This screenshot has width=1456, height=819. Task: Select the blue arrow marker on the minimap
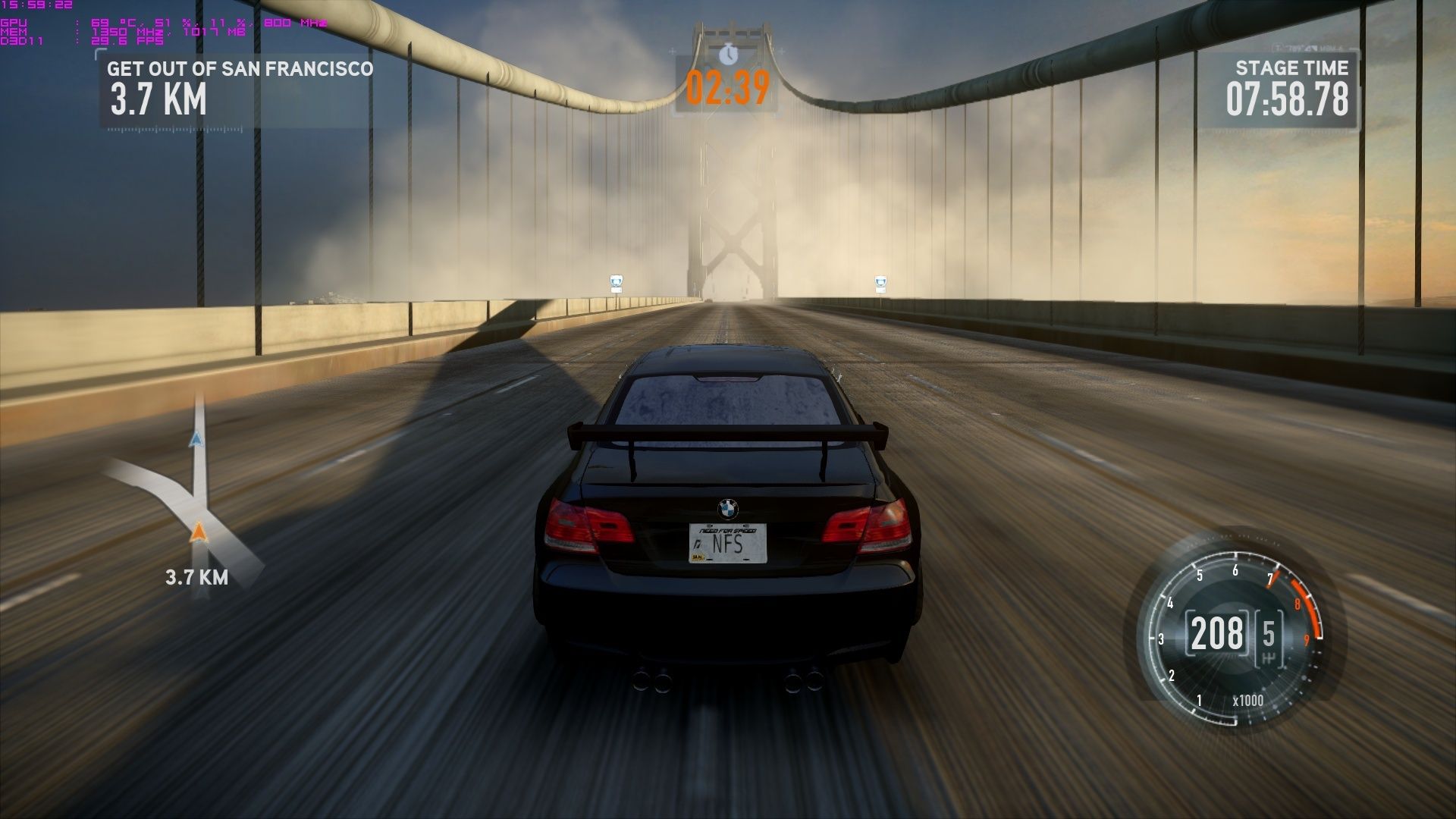point(196,439)
